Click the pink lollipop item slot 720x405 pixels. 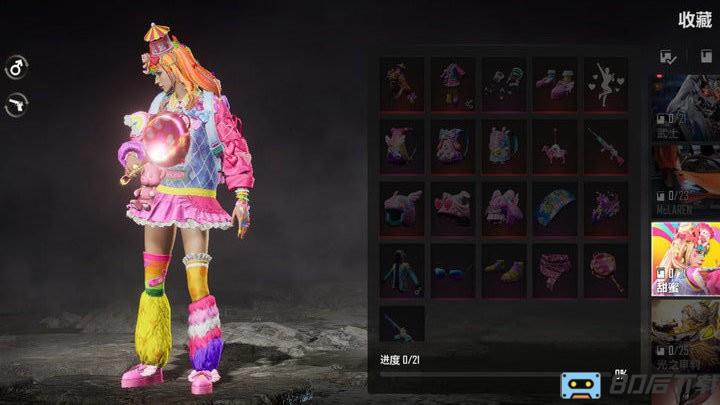point(606,271)
